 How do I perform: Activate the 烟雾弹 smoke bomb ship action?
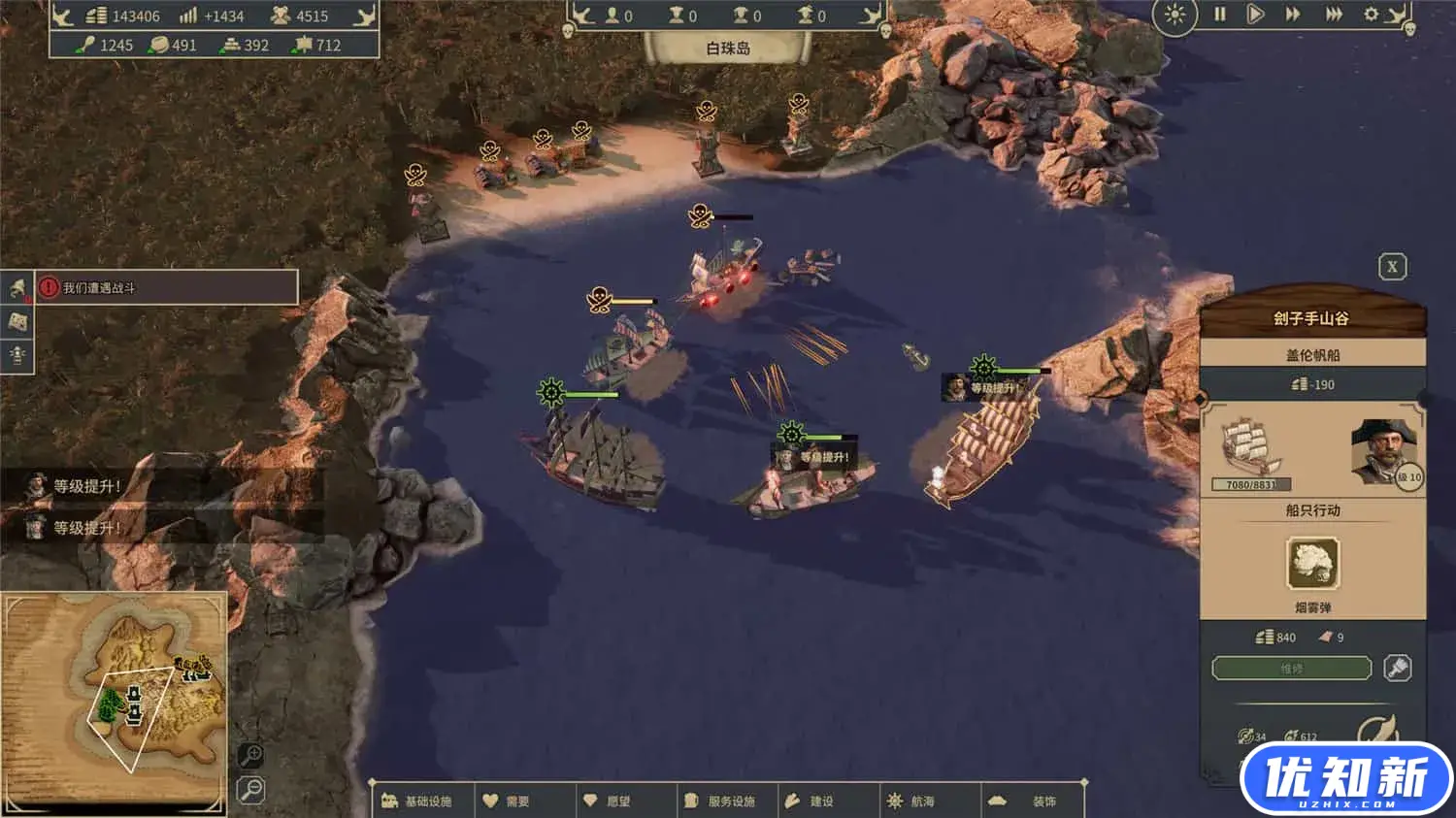(1312, 564)
